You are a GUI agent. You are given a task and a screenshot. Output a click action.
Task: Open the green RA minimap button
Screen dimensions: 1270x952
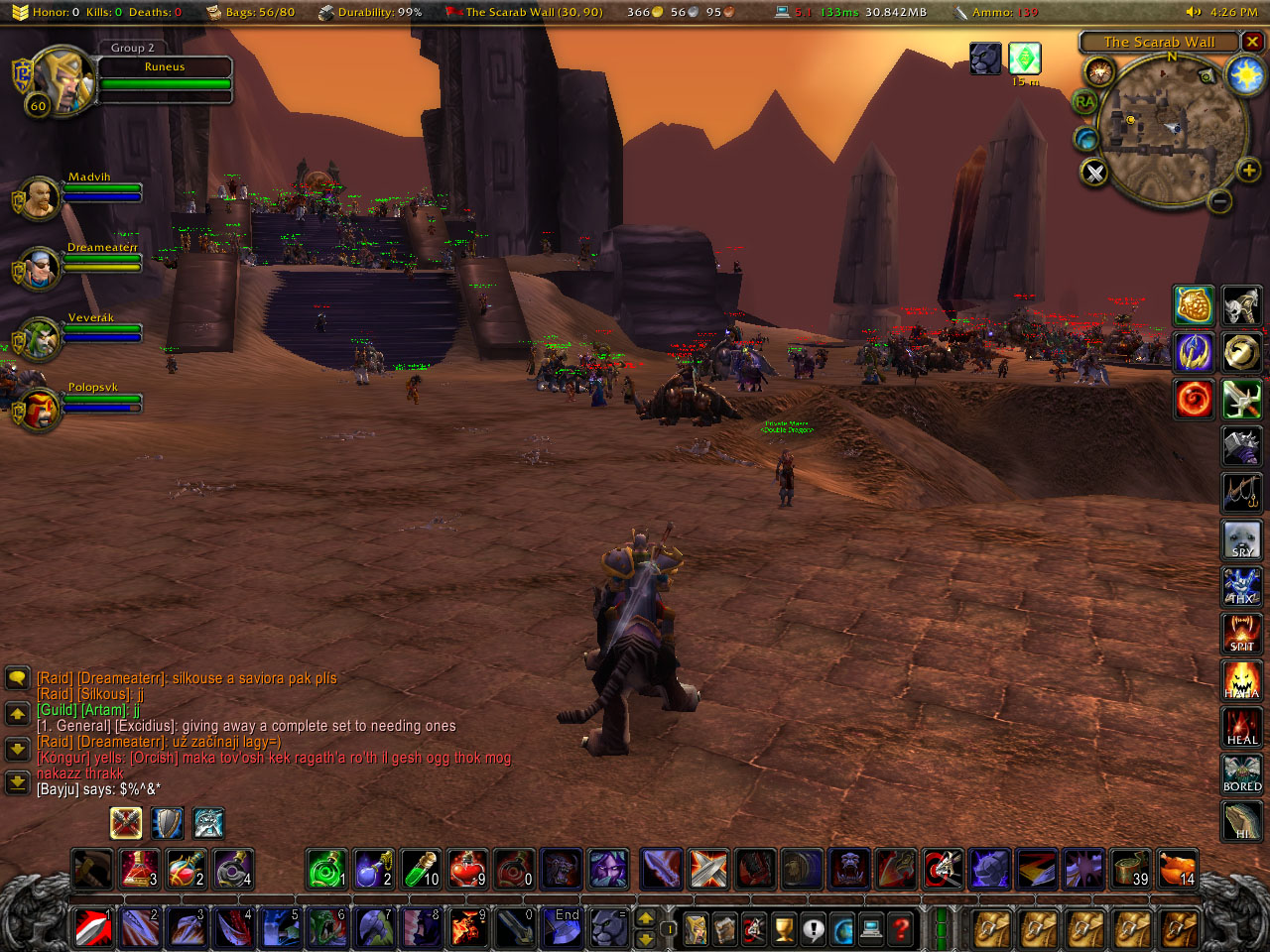coord(1085,102)
